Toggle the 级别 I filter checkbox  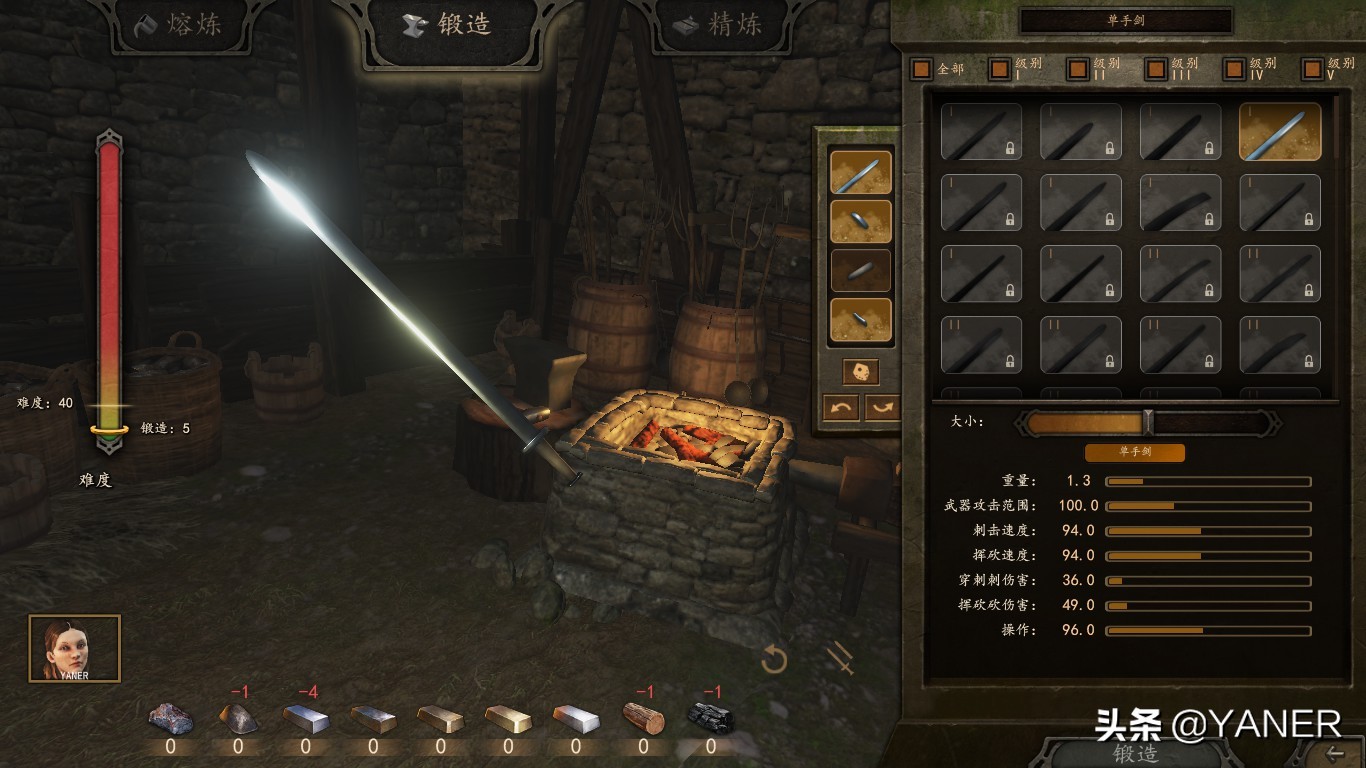999,69
